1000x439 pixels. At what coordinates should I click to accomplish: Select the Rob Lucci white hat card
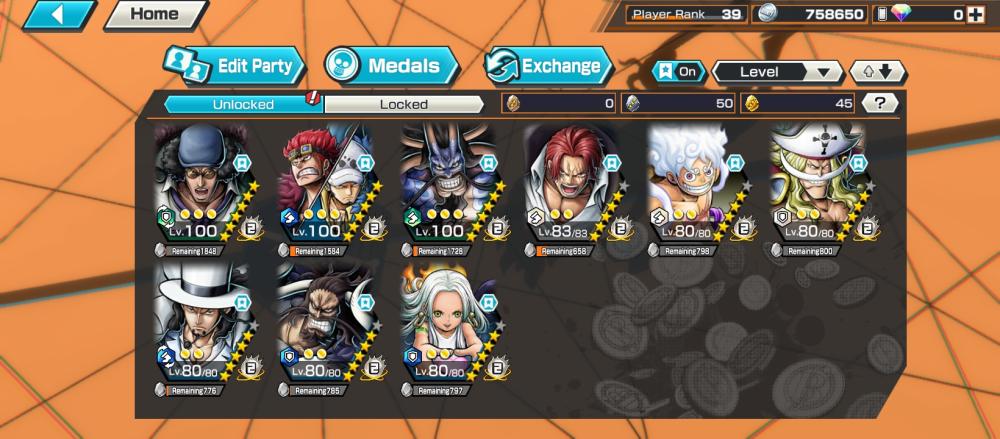coord(200,326)
